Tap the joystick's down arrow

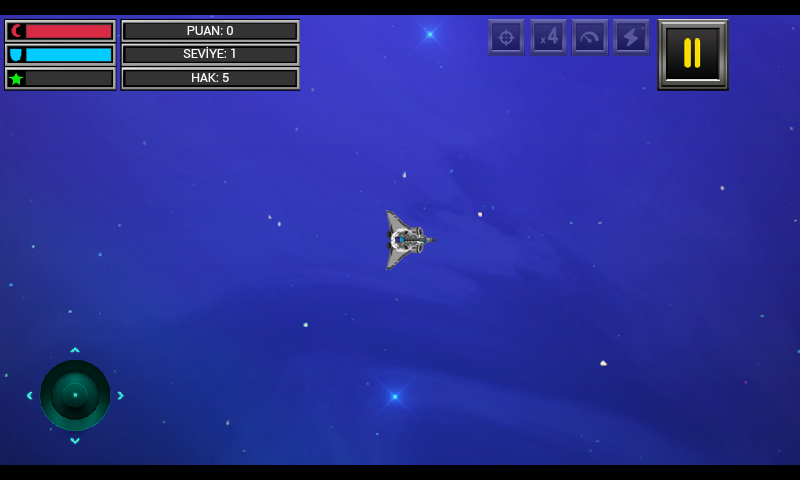[x=75, y=441]
